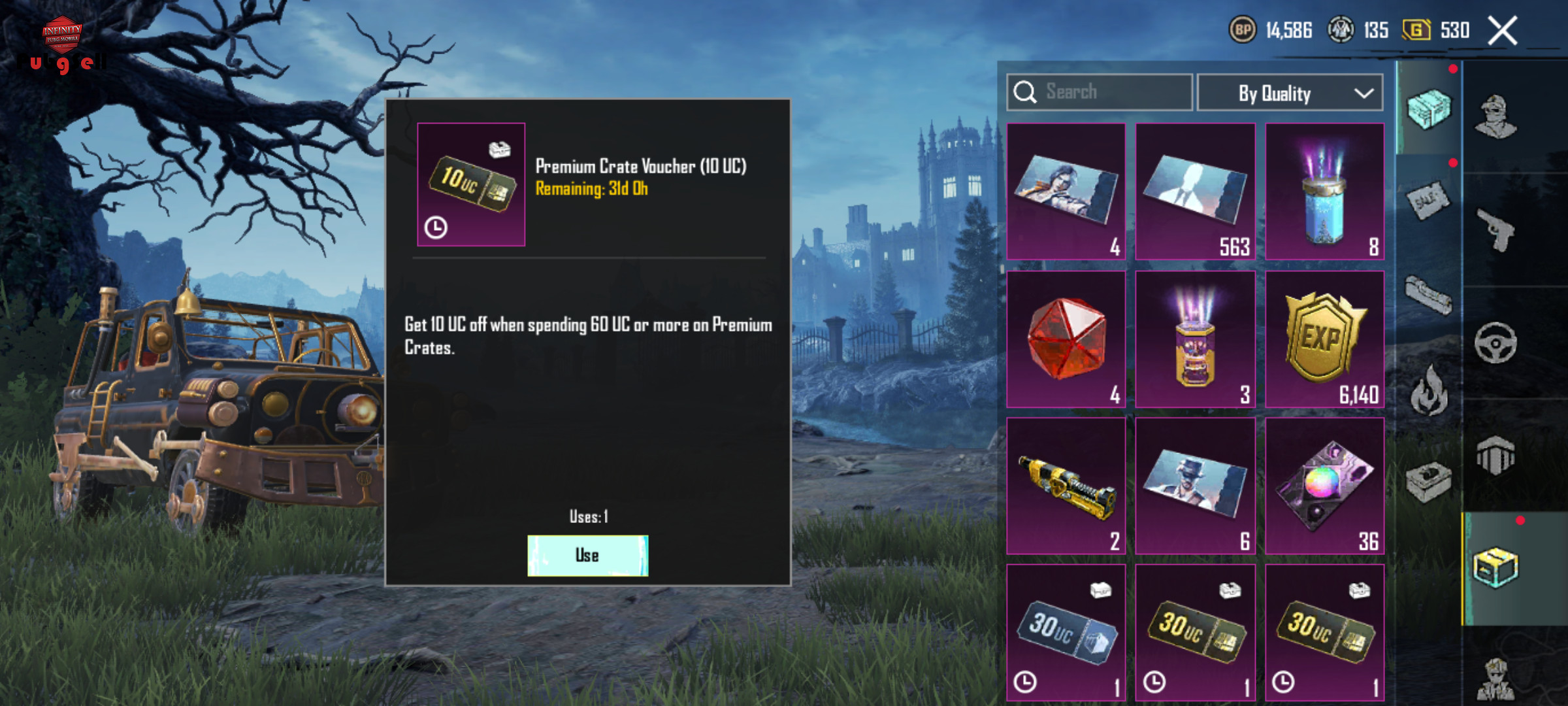Use the Premium Crate Voucher
Viewport: 1568px width, 706px height.
(587, 556)
